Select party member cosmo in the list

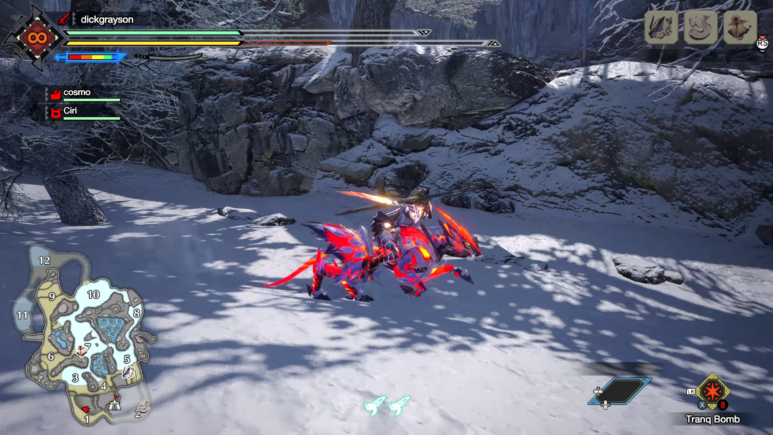pyautogui.click(x=76, y=92)
